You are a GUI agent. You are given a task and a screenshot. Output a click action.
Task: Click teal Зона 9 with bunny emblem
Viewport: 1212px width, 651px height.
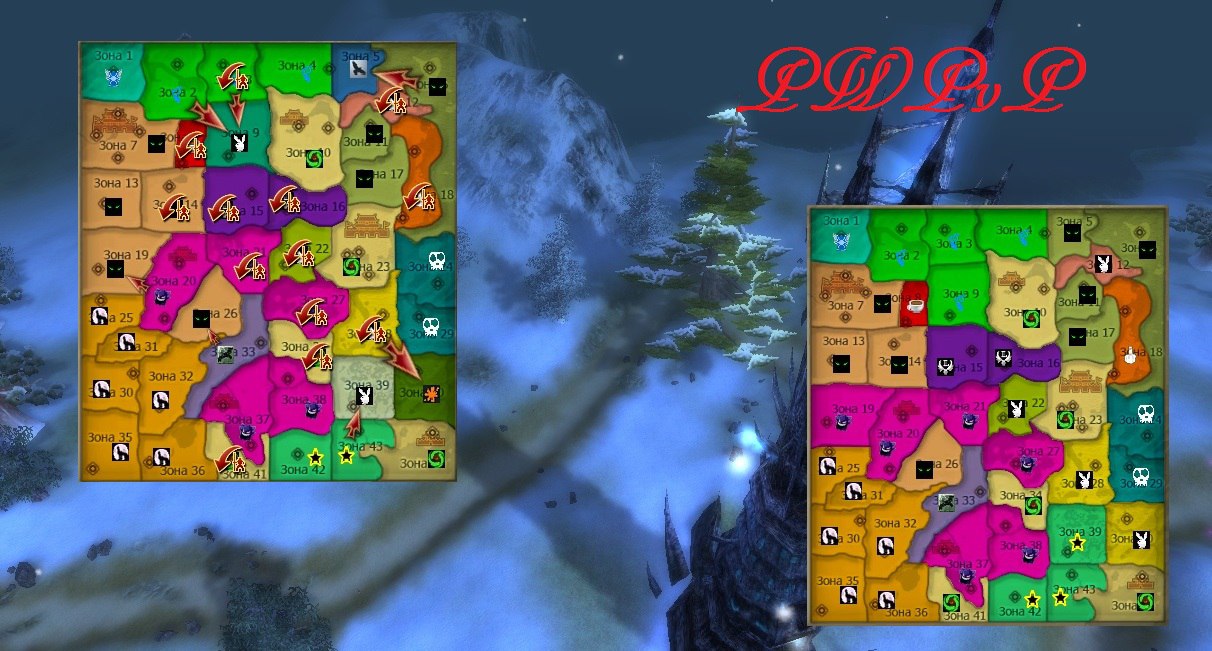click(x=238, y=142)
